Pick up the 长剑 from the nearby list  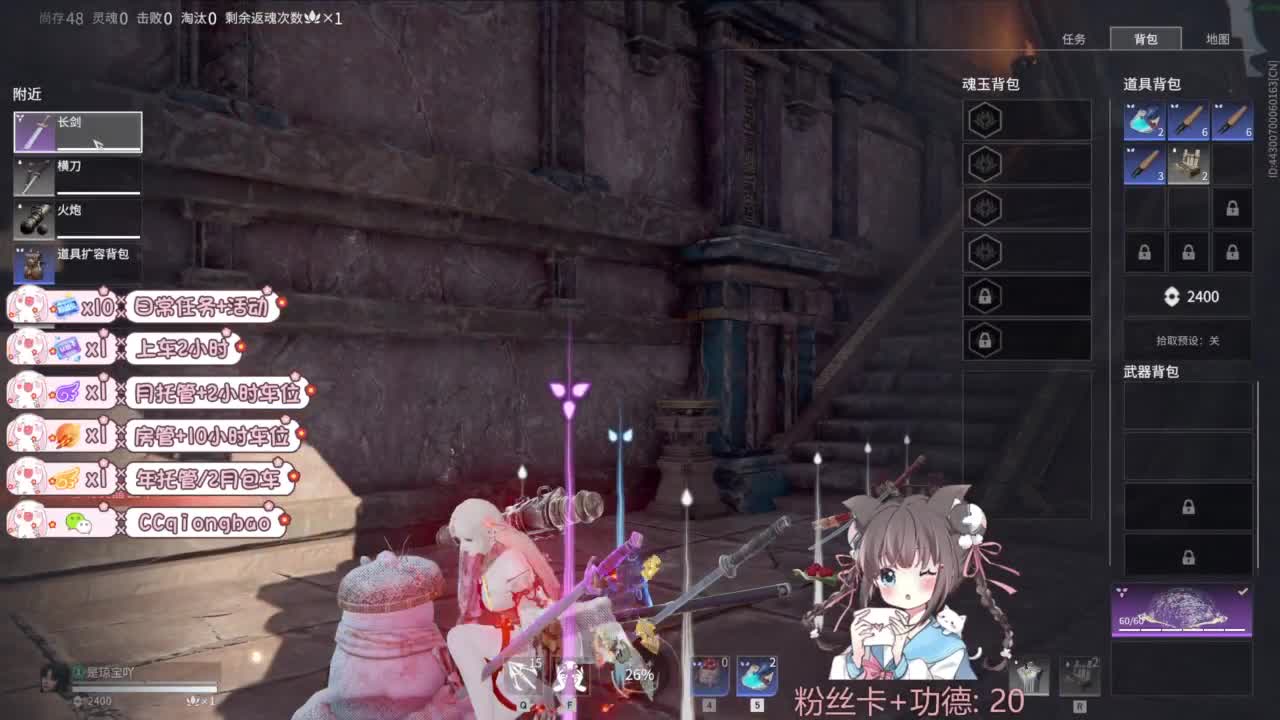tap(77, 131)
